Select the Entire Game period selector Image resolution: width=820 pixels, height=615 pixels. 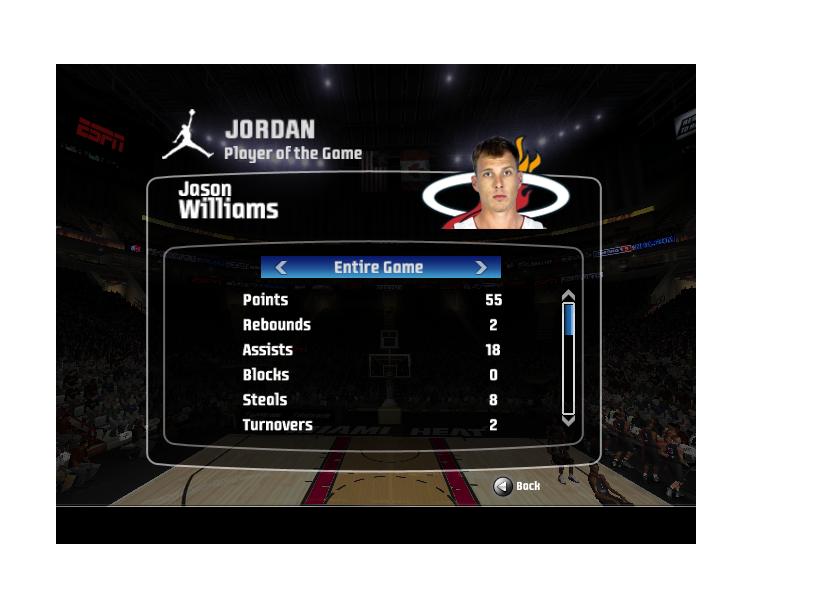coord(379,268)
